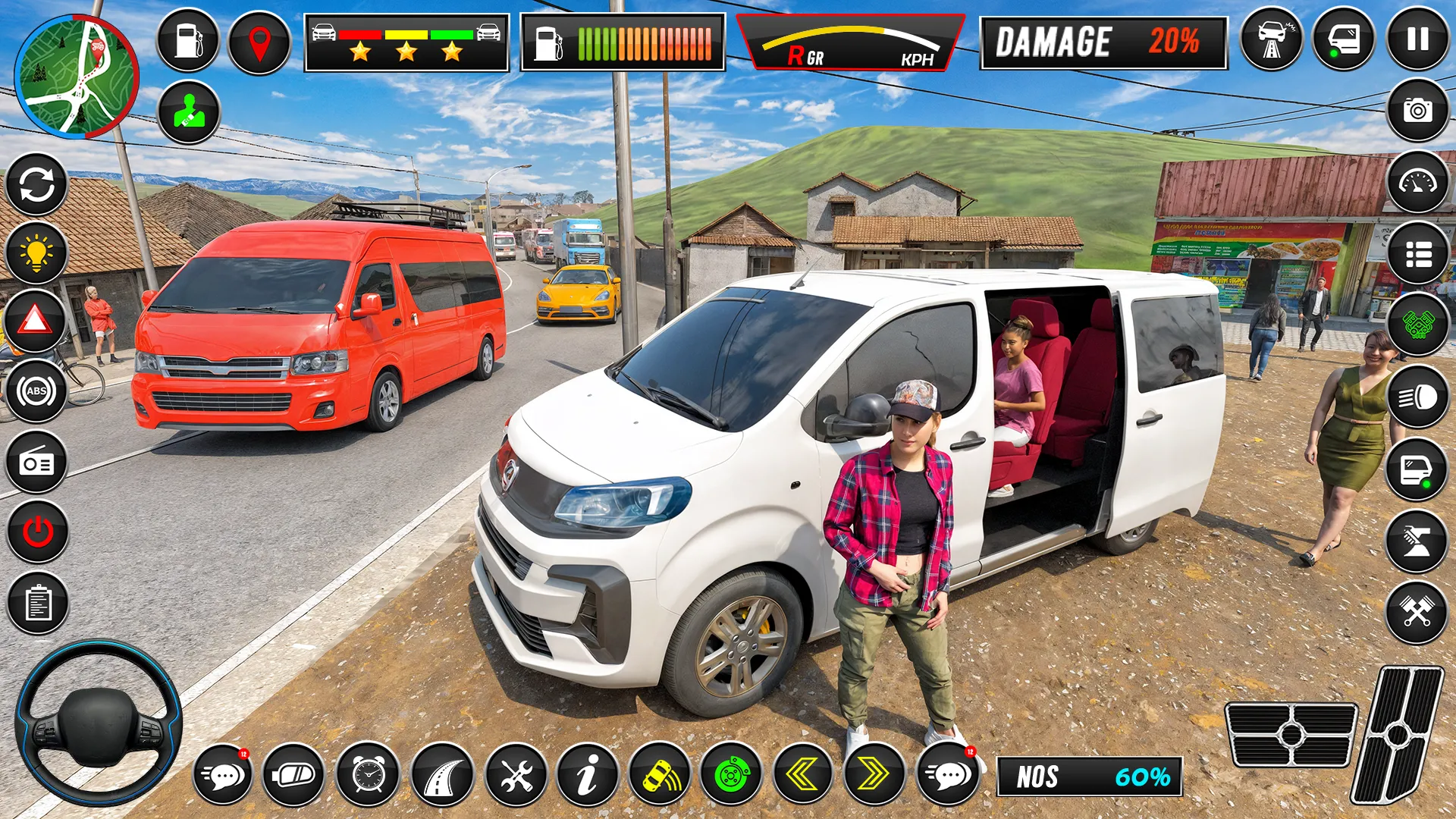Activate the hazard triangle warning lights
This screenshot has height=819, width=1456.
(35, 322)
